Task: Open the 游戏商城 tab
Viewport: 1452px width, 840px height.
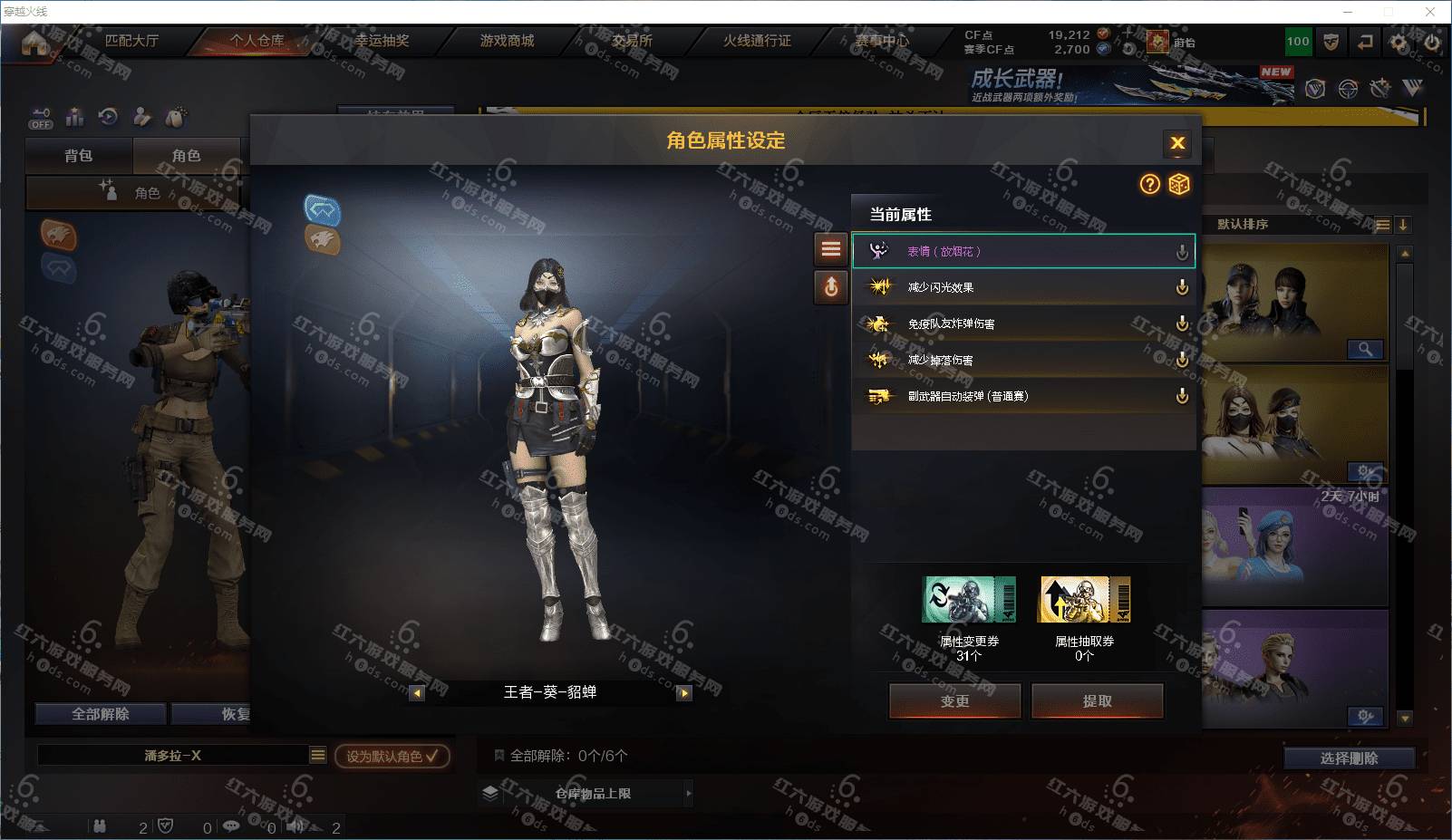Action: [507, 41]
